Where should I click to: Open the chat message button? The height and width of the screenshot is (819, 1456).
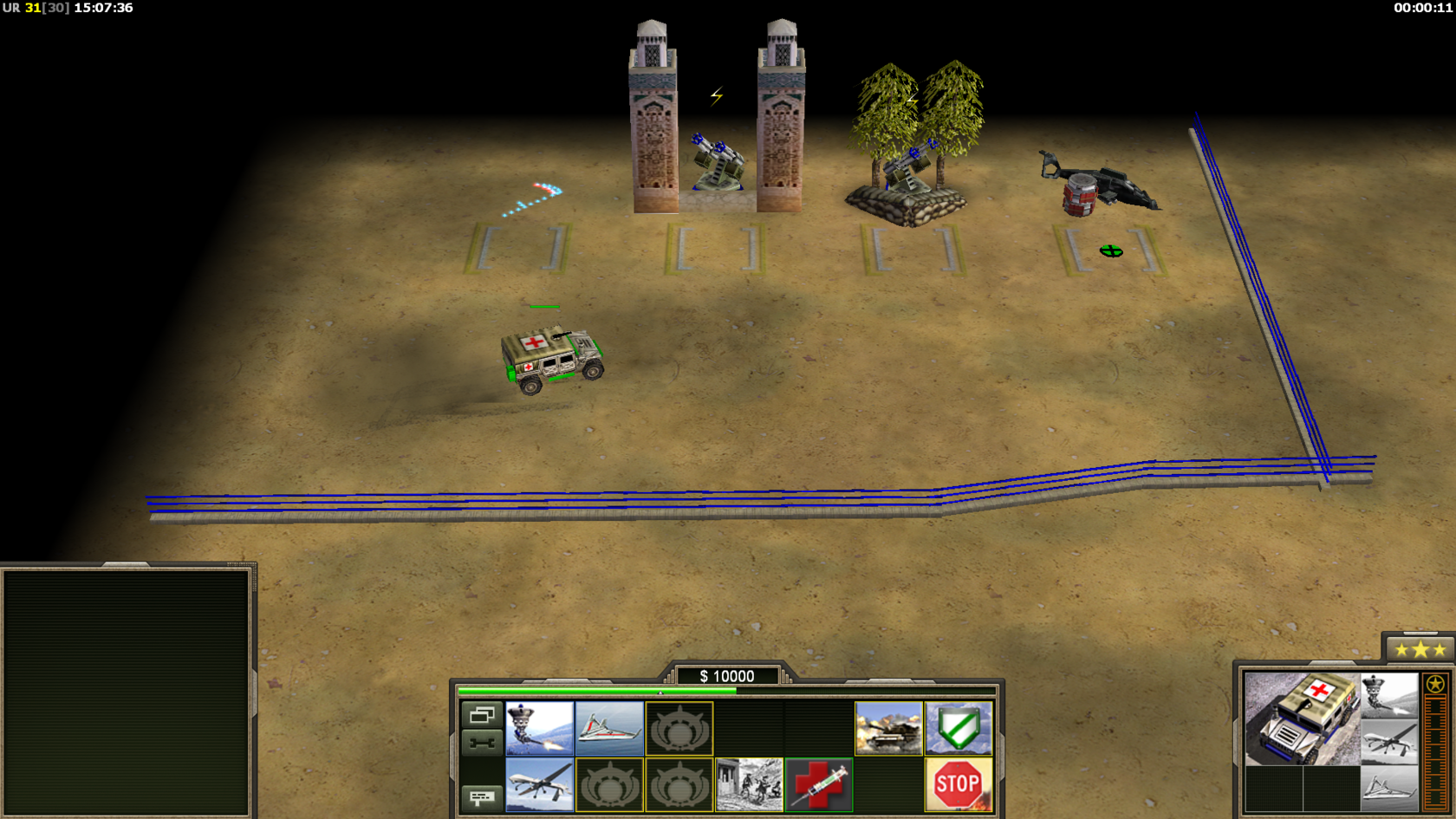point(482,796)
